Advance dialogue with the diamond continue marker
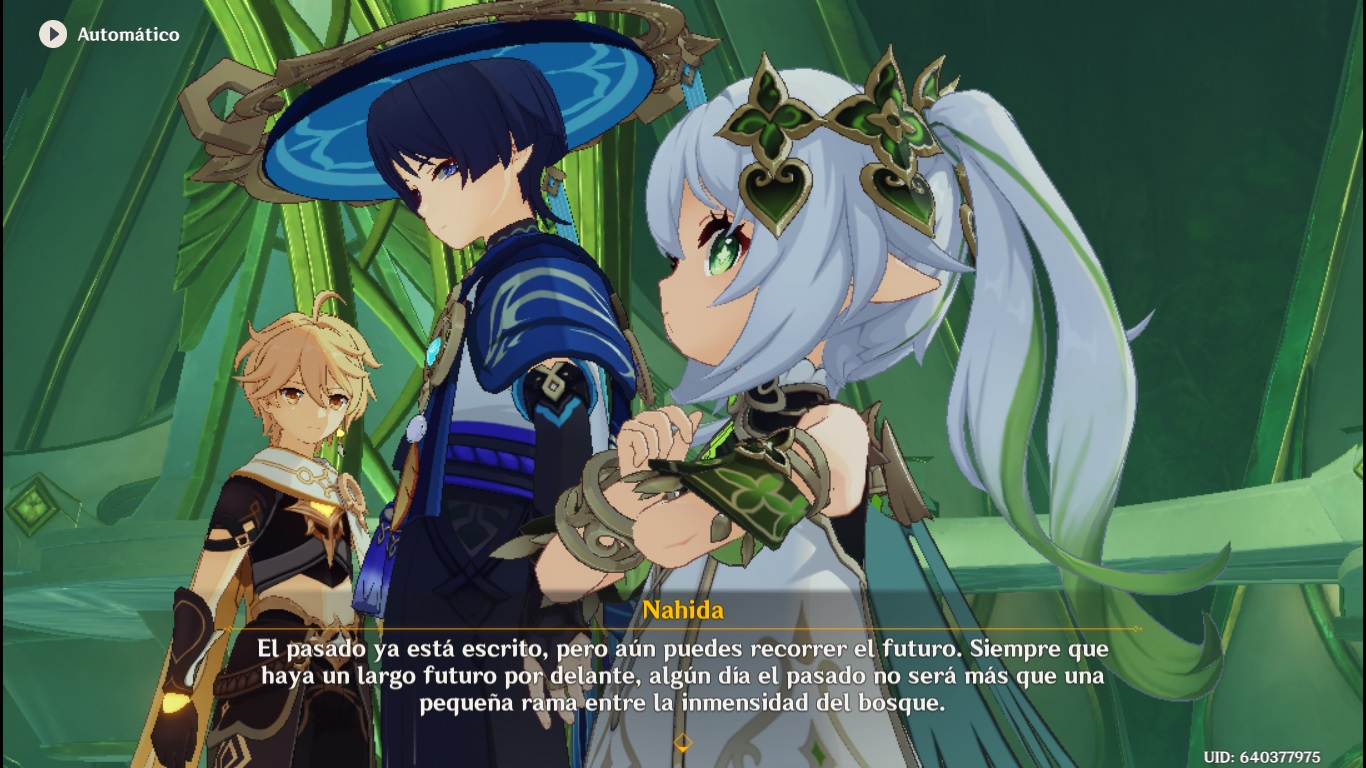 [x=683, y=742]
